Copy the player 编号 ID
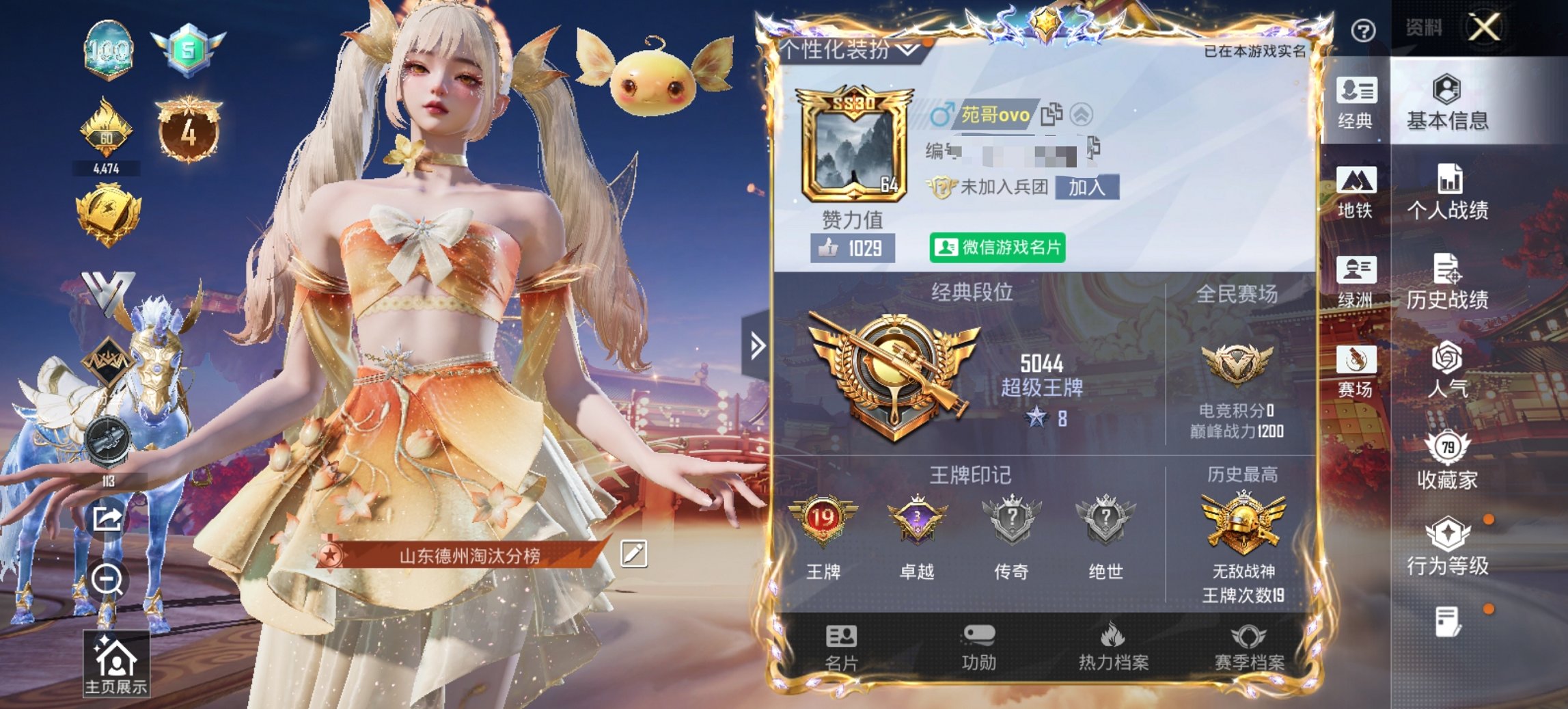Image resolution: width=1568 pixels, height=709 pixels. click(x=1092, y=146)
